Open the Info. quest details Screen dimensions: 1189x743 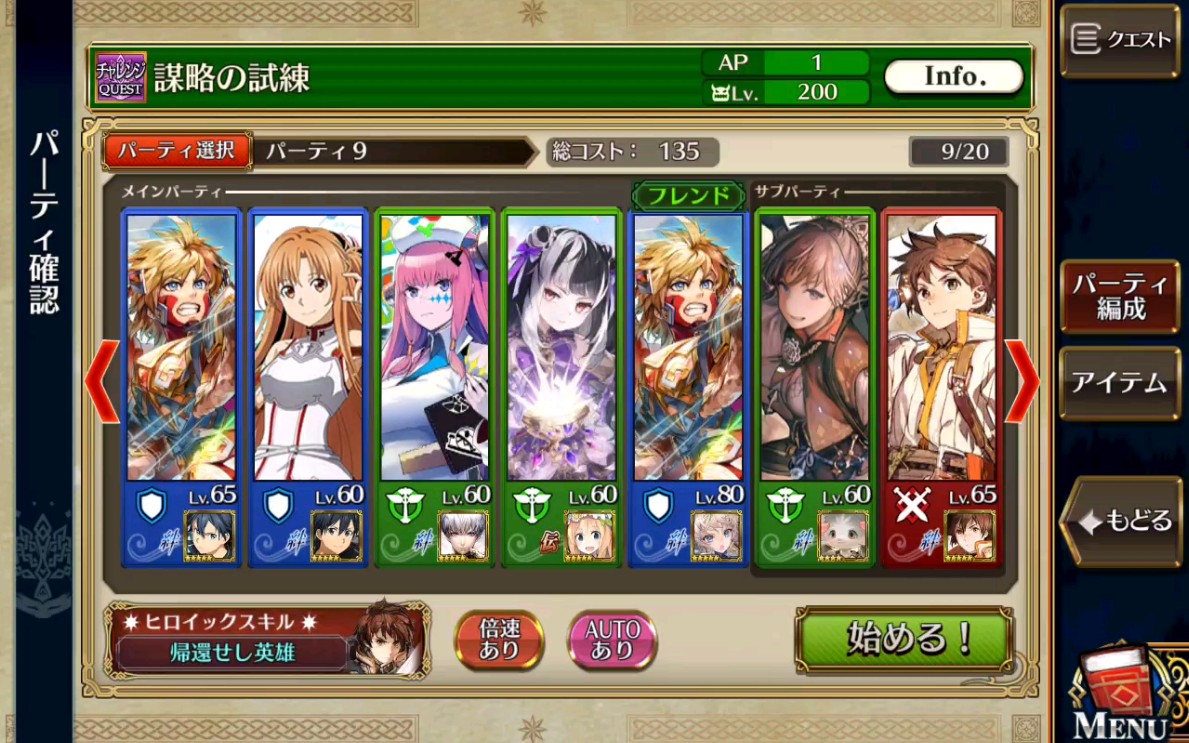tap(953, 76)
